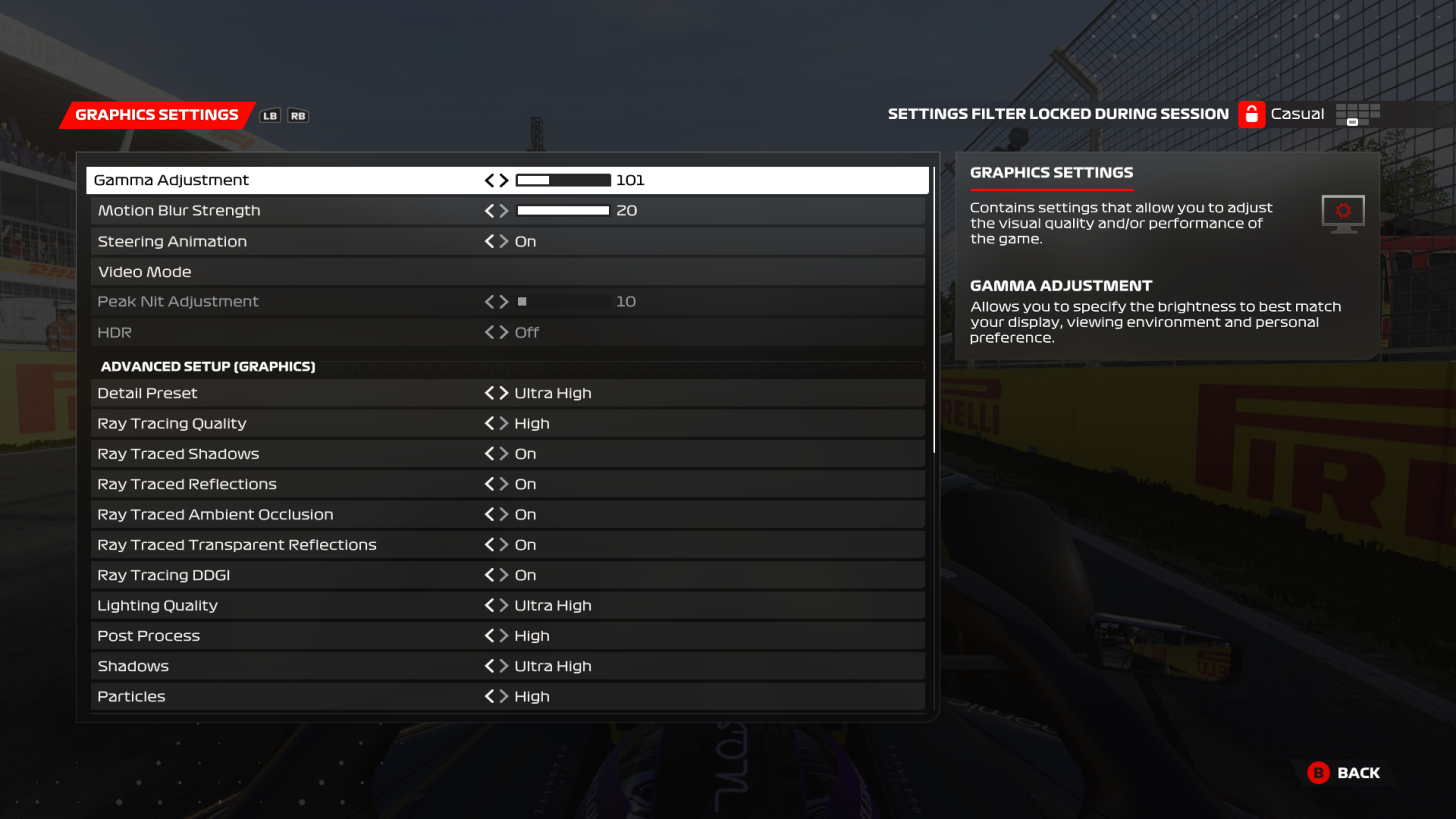The width and height of the screenshot is (1456, 819).
Task: Click the red lock icon beside Casual
Action: click(1250, 114)
